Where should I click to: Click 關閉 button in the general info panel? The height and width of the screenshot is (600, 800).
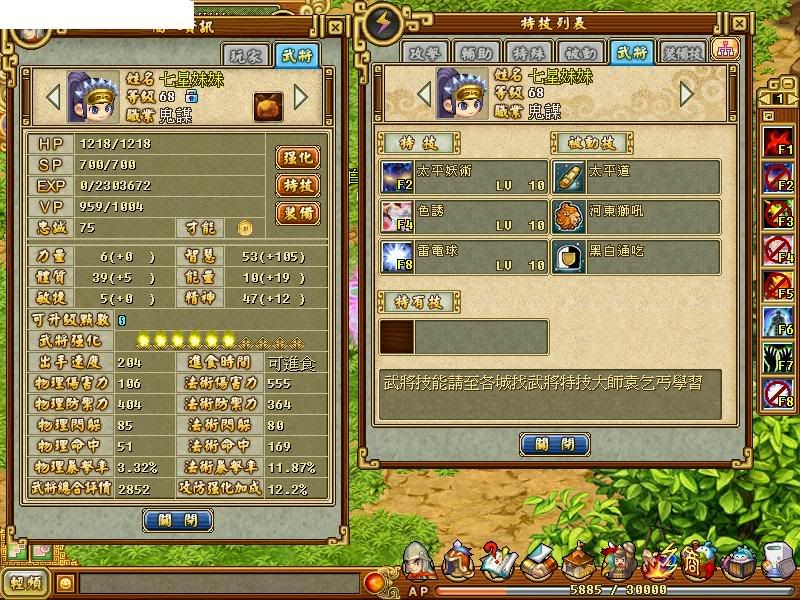pos(178,520)
